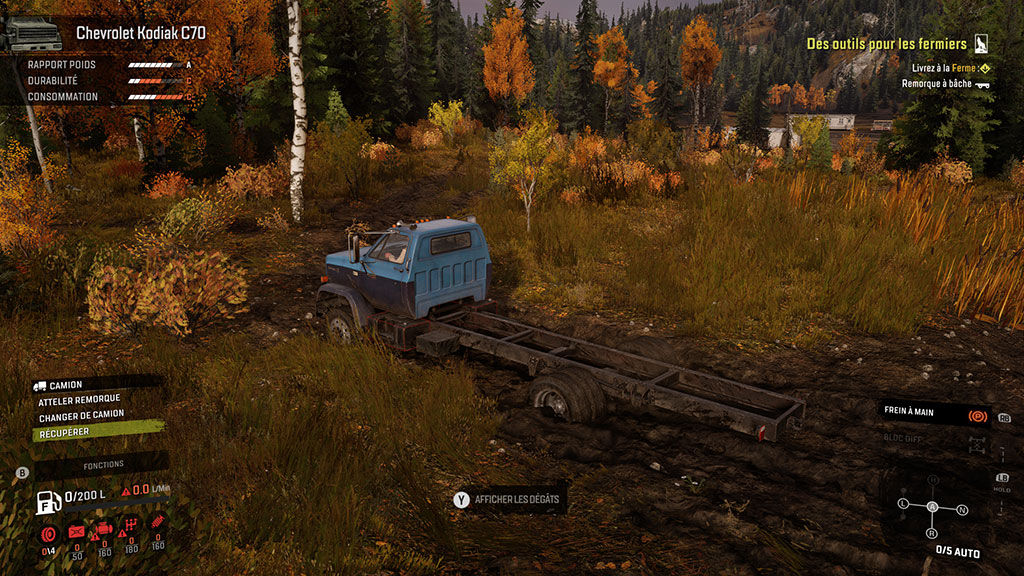Click the Remorque à bâche objective line
This screenshot has height=576, width=1024.
click(x=938, y=84)
